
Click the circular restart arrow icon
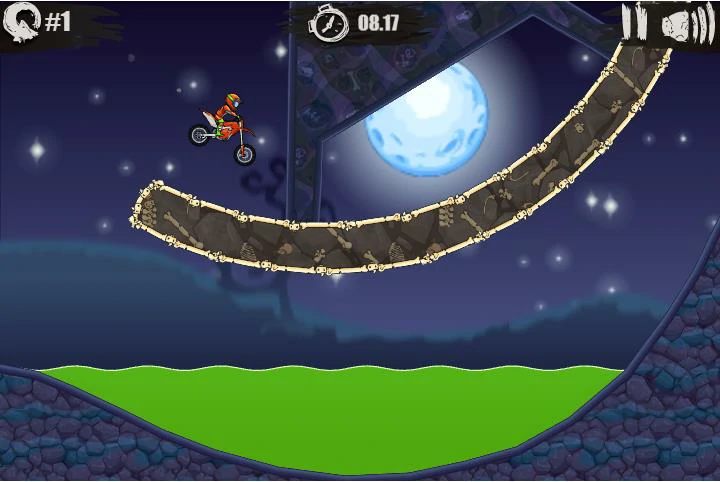24,19
